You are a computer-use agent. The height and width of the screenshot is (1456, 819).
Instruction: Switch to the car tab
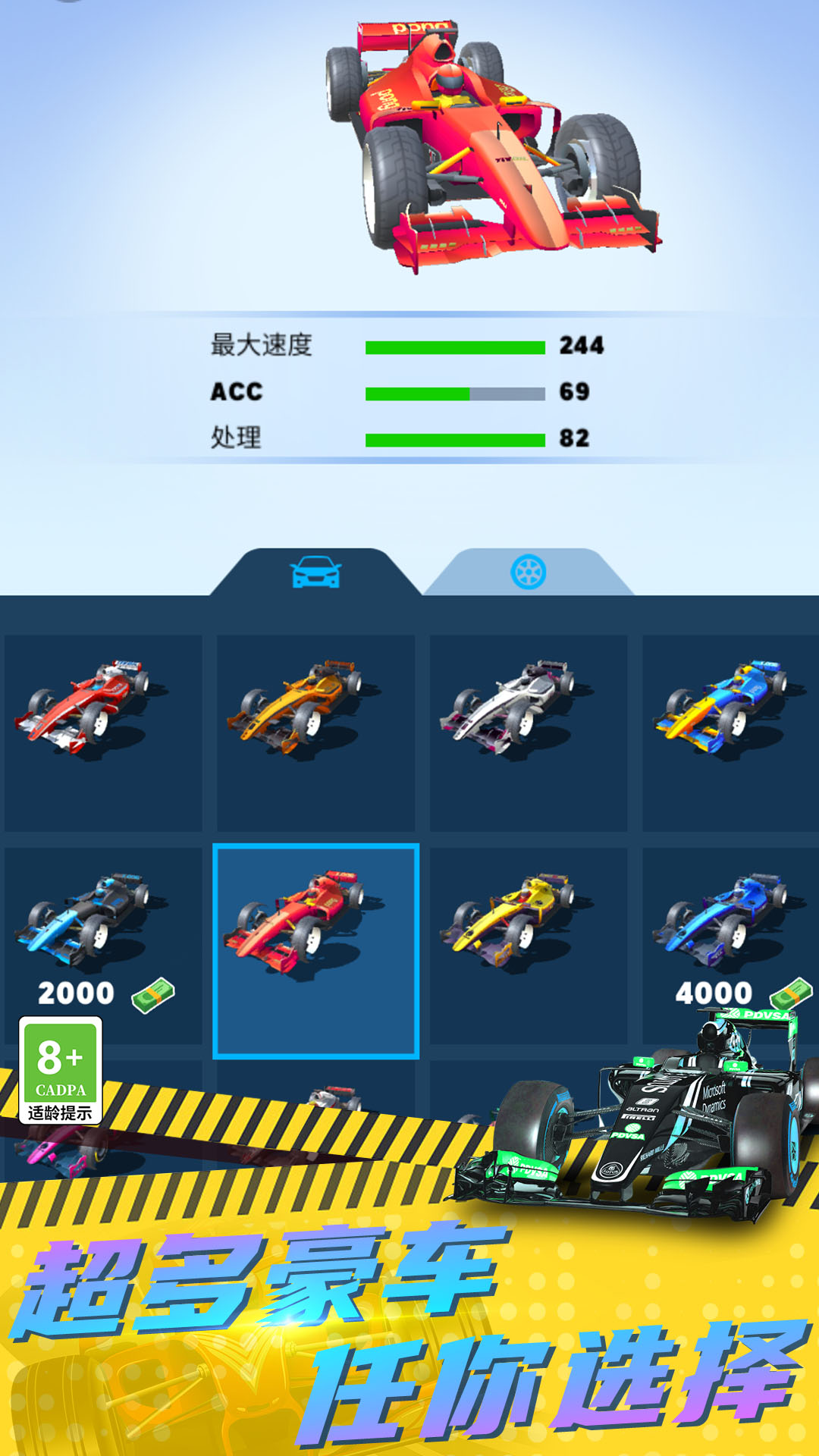click(315, 572)
